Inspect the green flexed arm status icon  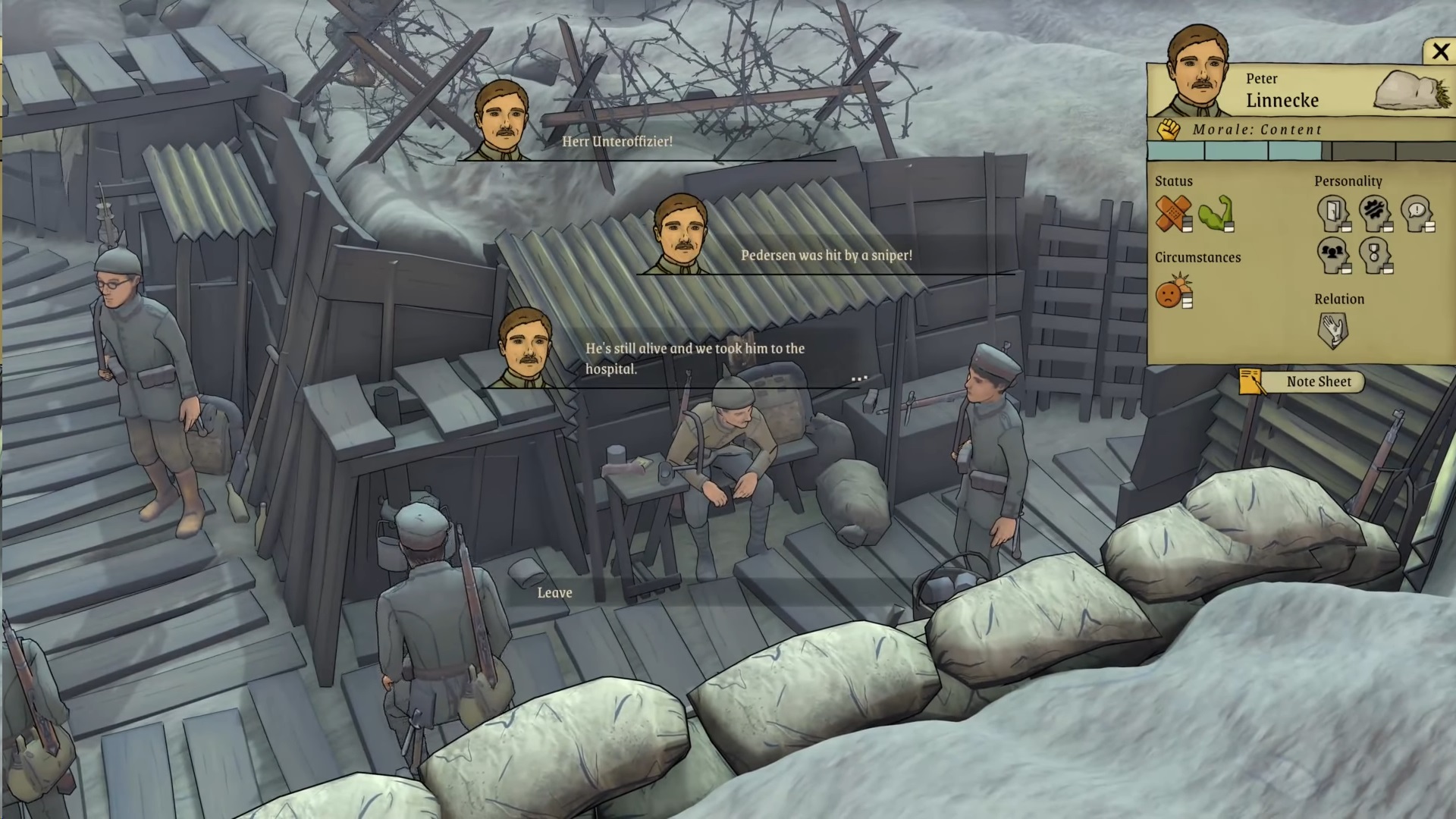[1216, 214]
